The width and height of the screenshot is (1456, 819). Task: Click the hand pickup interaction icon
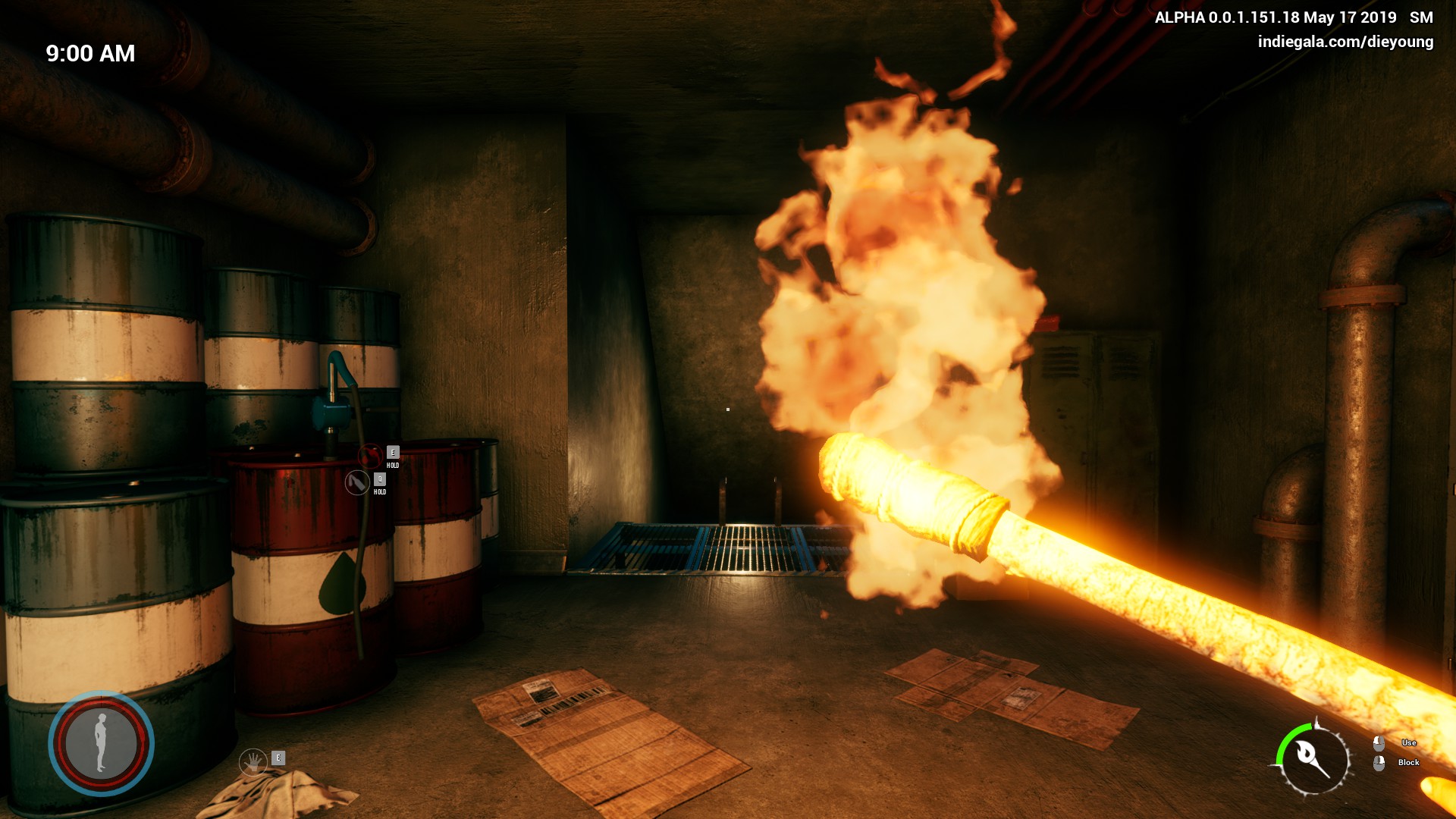253,761
